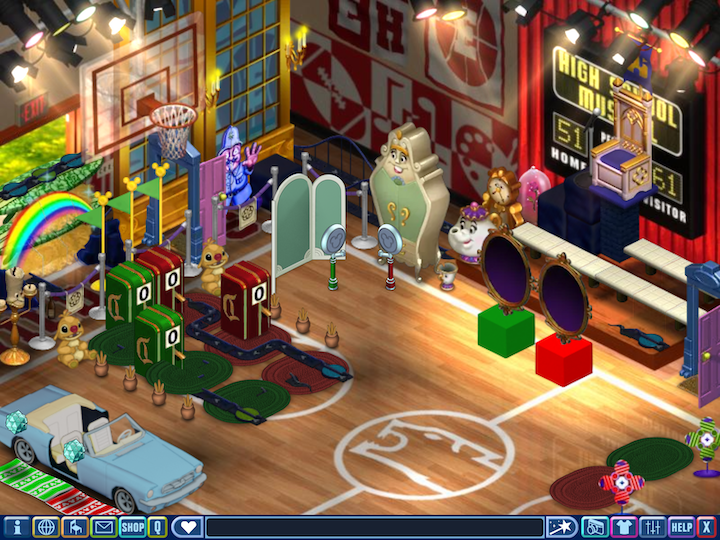Close the game with the X button
The width and height of the screenshot is (720, 540).
coord(706,527)
